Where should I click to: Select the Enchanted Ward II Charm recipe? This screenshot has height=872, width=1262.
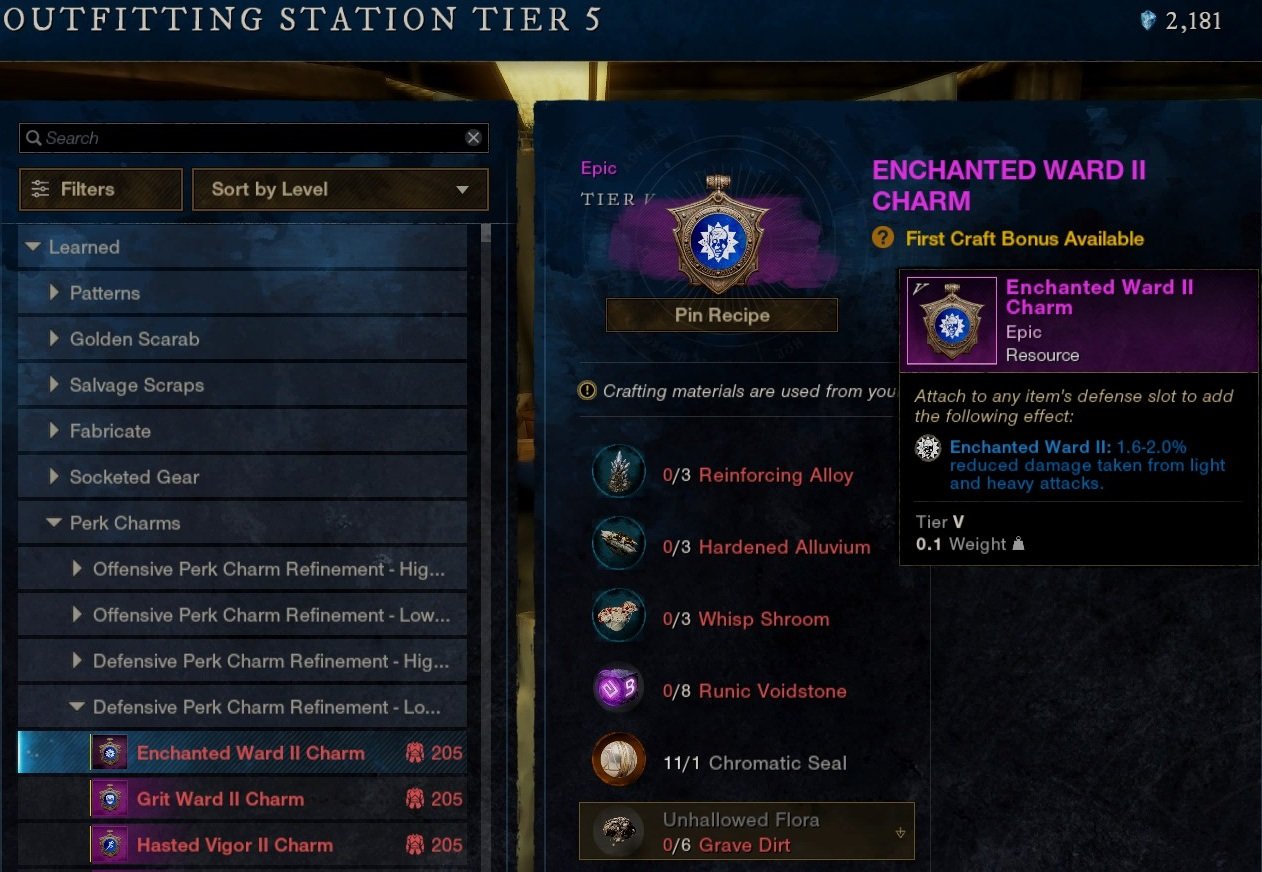pos(250,753)
